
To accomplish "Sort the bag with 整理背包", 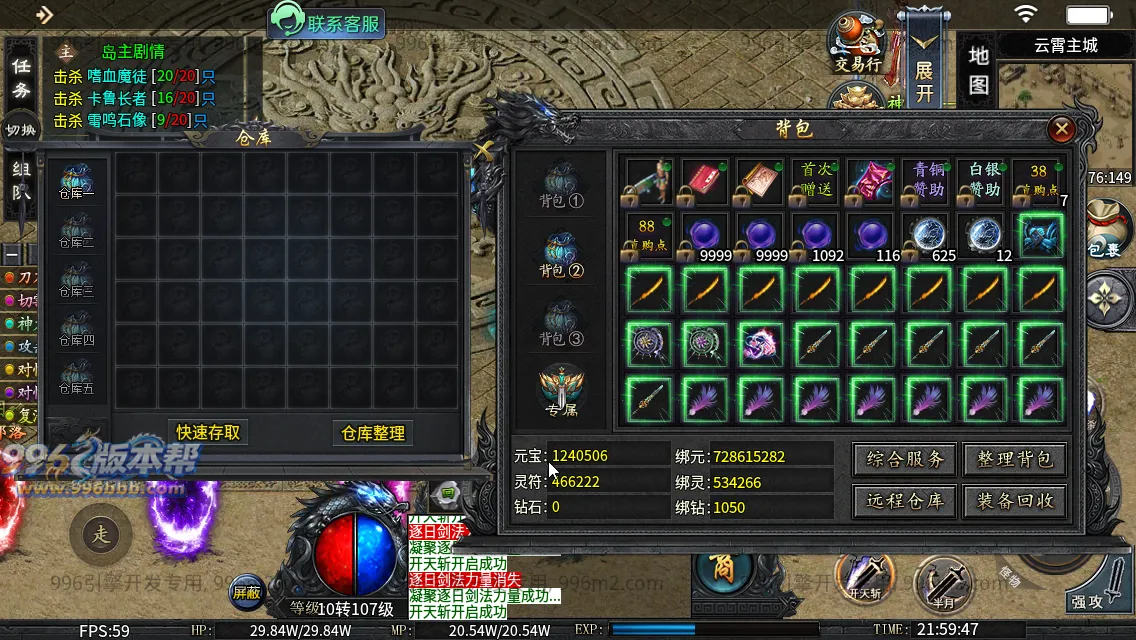I will coord(1015,459).
